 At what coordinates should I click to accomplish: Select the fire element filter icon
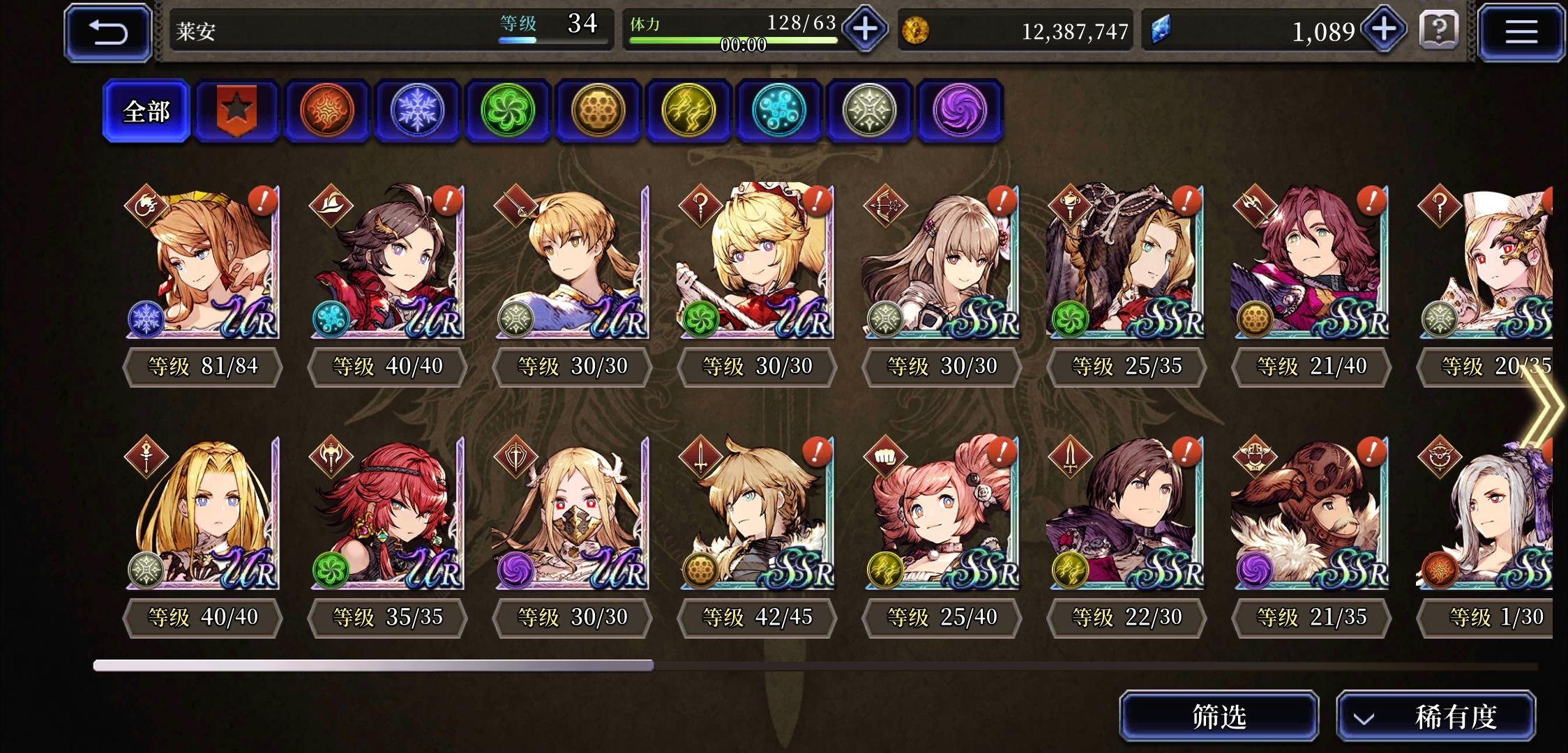coord(327,111)
